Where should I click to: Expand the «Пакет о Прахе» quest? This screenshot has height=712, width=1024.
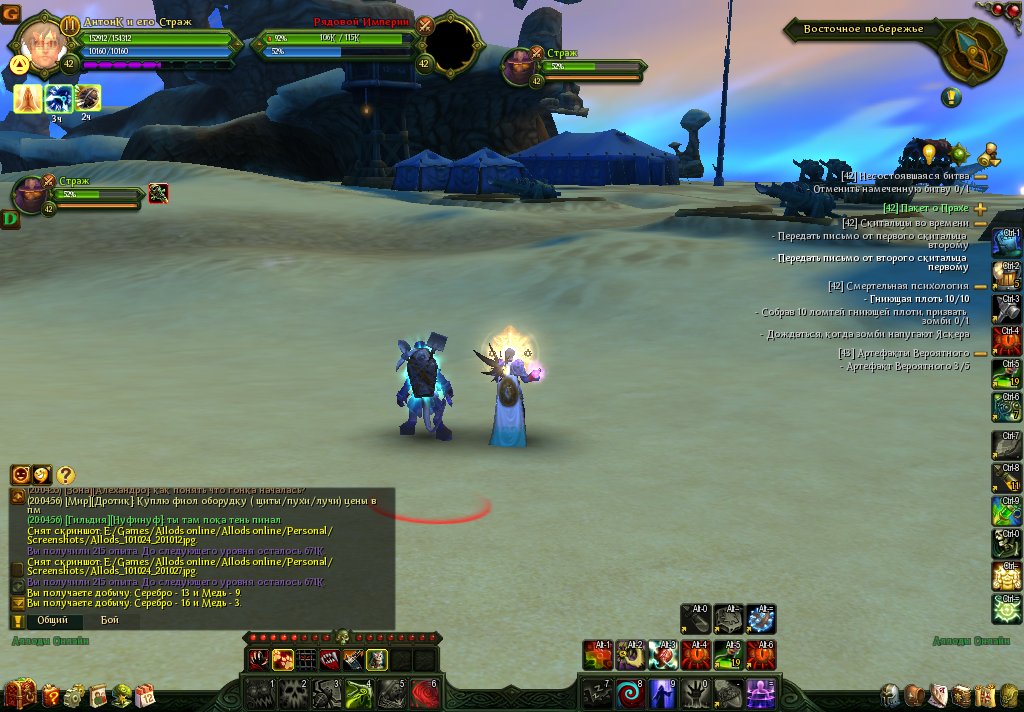click(980, 208)
